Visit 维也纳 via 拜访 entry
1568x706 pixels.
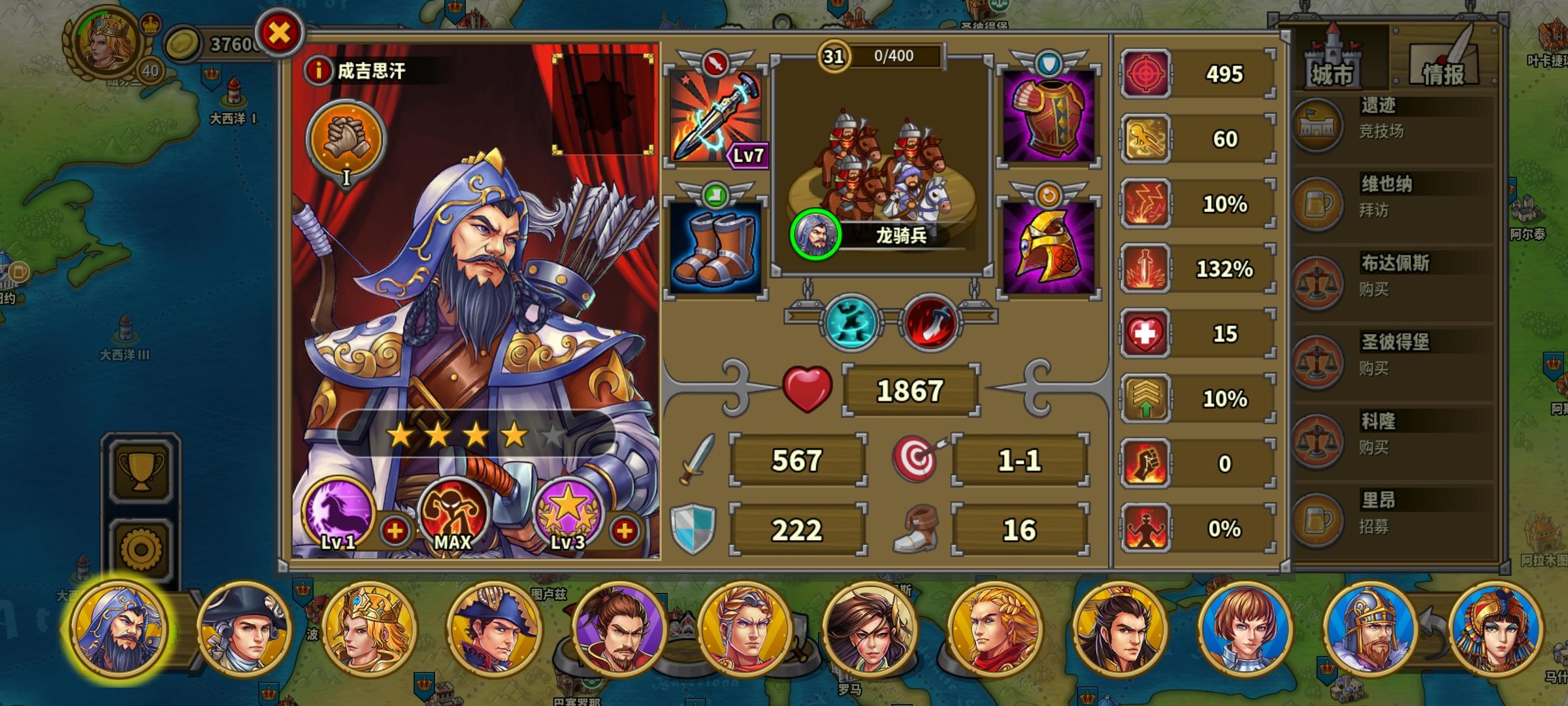[1384, 197]
